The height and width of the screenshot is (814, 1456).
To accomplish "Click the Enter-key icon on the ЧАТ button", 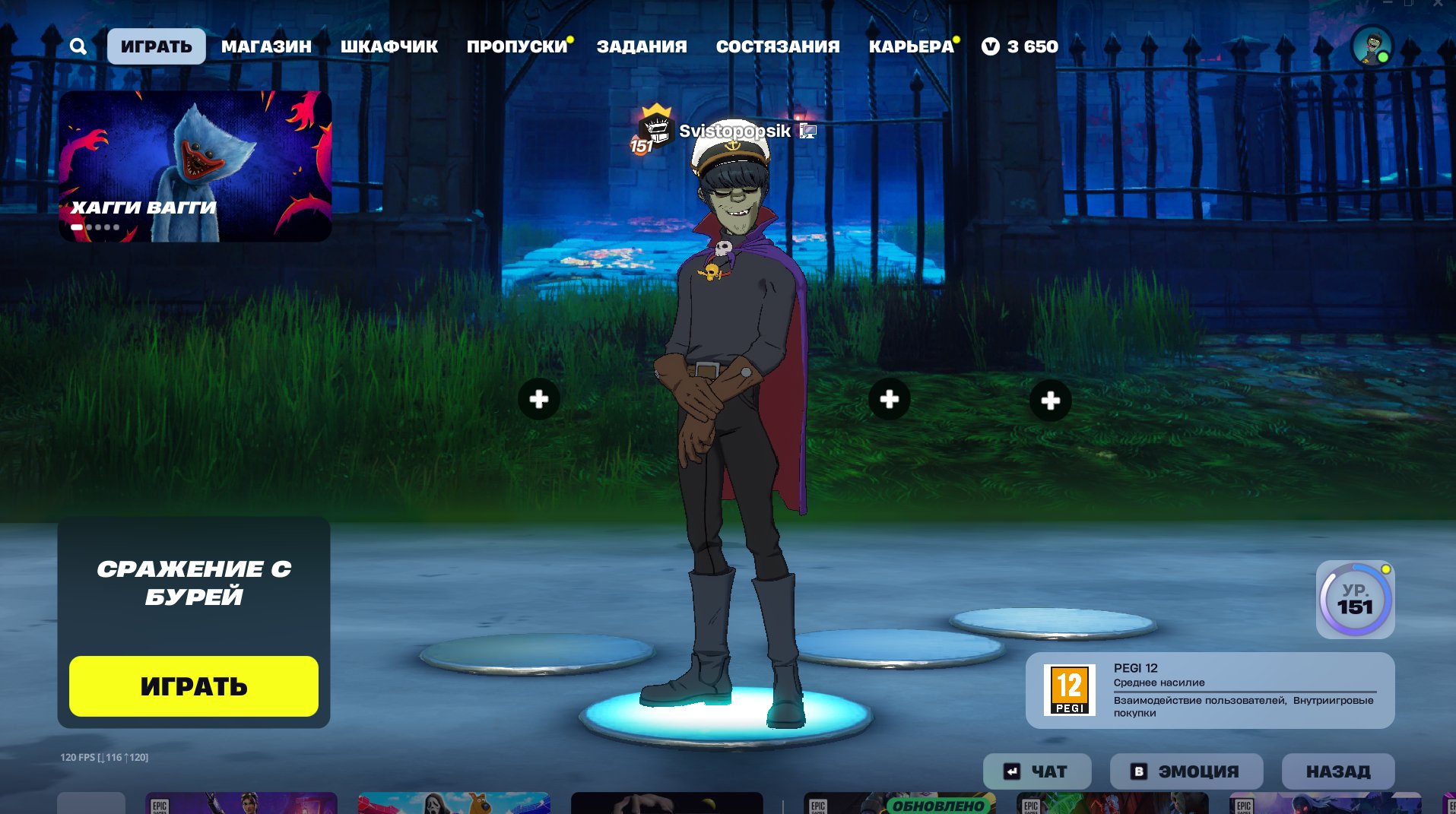I will tap(1011, 771).
